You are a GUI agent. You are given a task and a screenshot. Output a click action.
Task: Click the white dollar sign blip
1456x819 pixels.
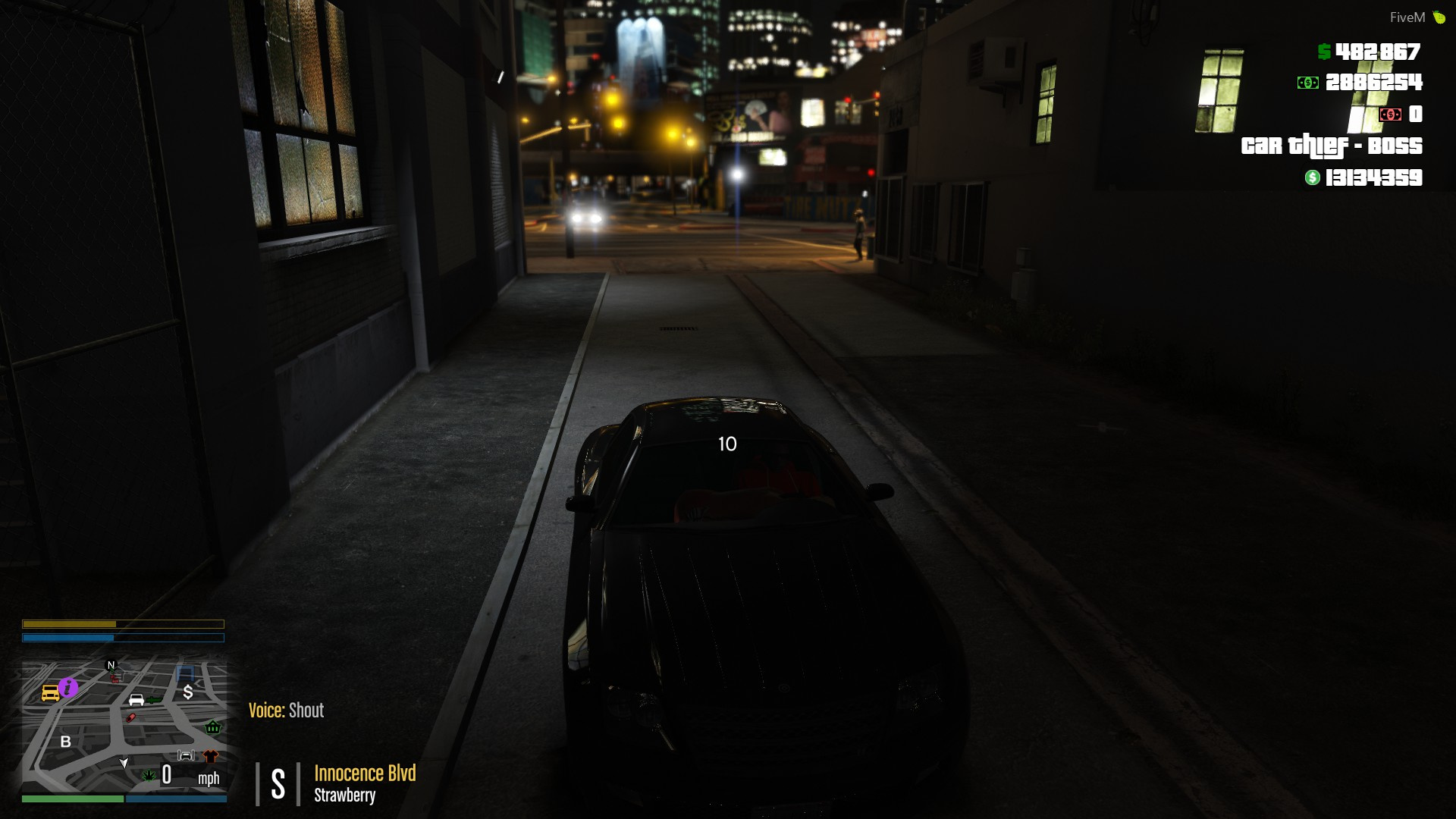click(x=188, y=692)
